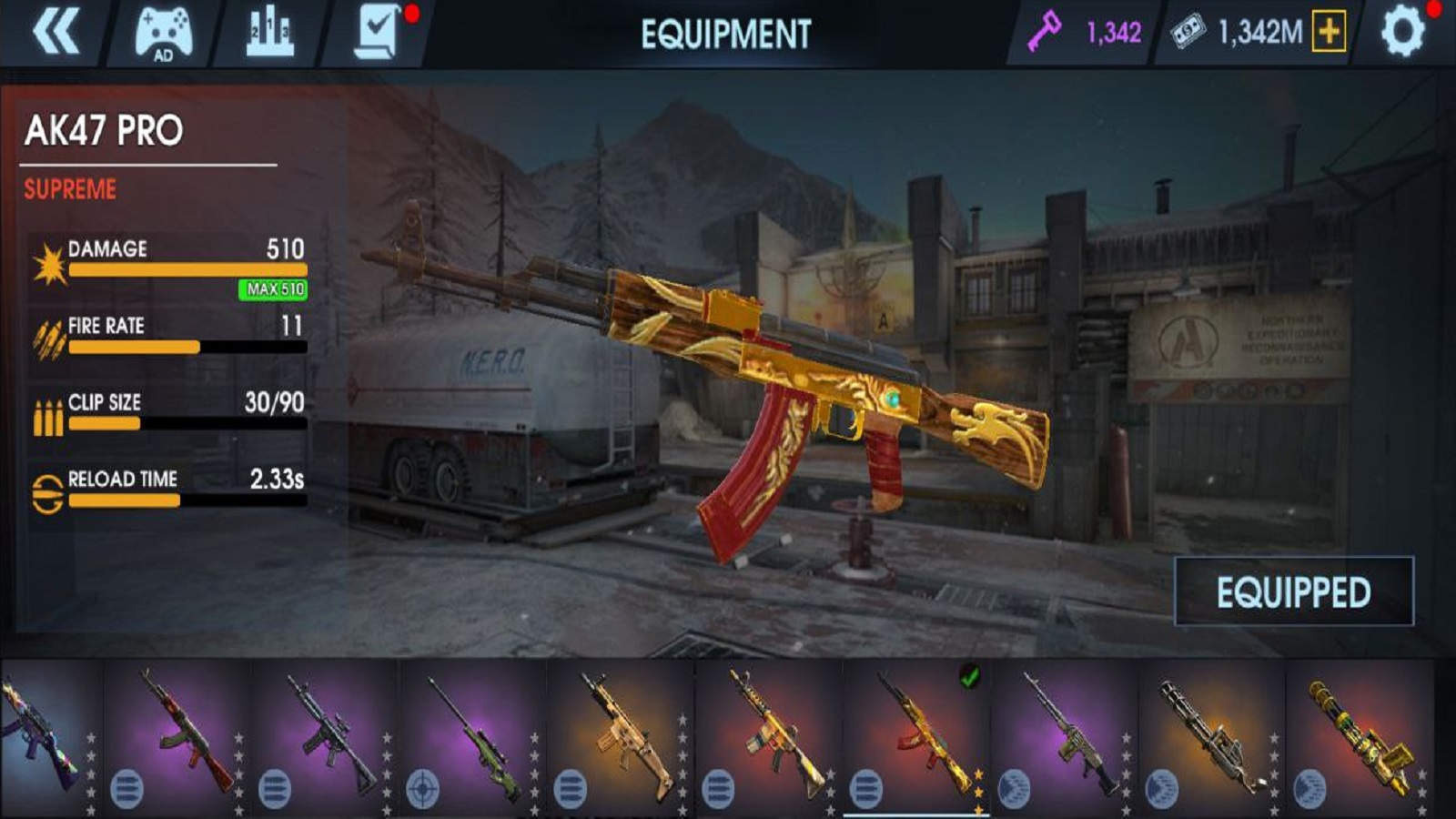
Task: Go back using the double-arrow button
Action: (x=55, y=34)
